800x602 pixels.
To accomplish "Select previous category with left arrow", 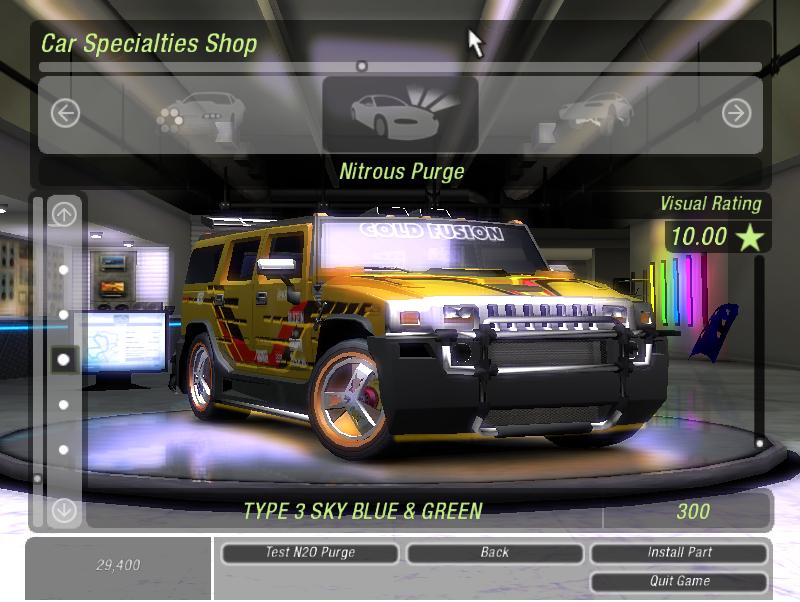I will (x=65, y=113).
